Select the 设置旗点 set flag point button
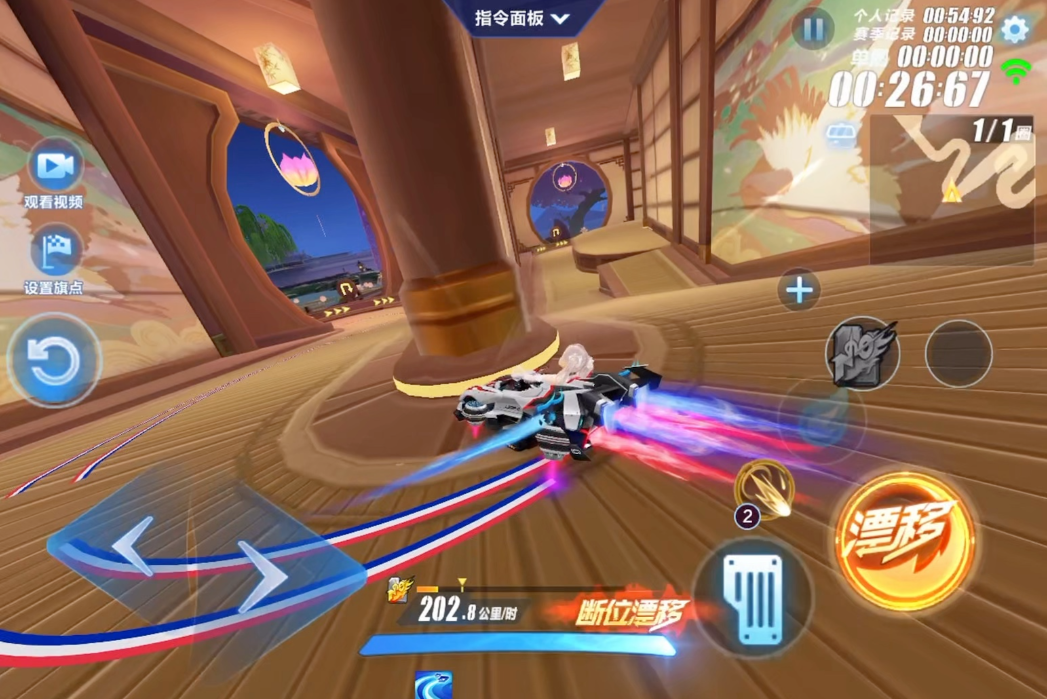 coord(54,259)
